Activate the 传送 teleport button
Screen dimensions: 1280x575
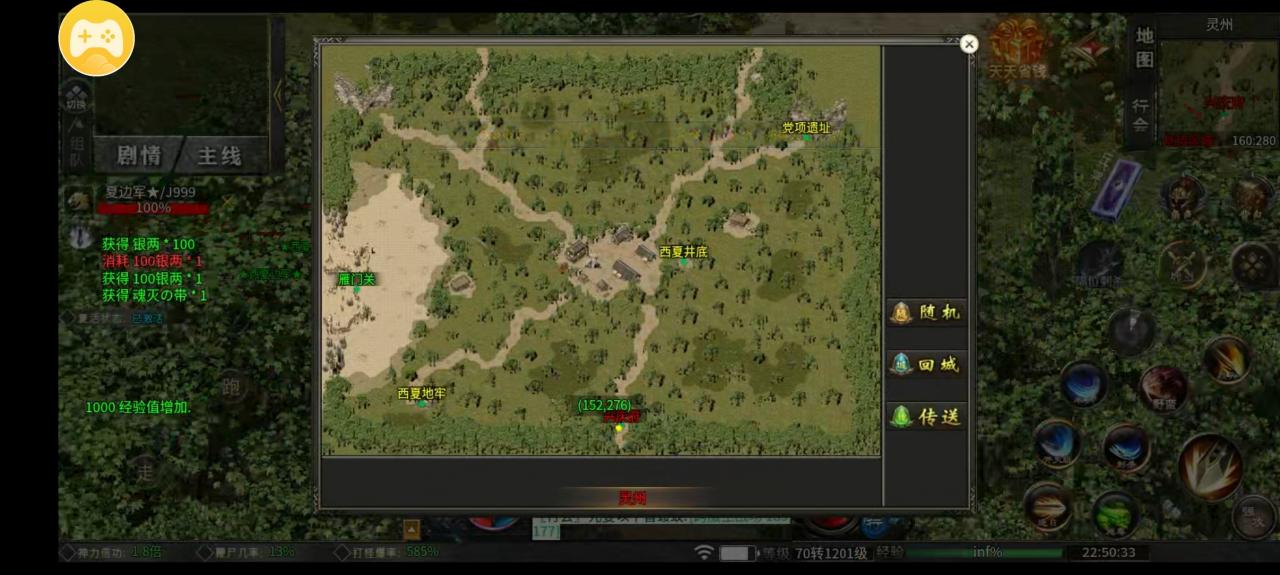(x=925, y=417)
